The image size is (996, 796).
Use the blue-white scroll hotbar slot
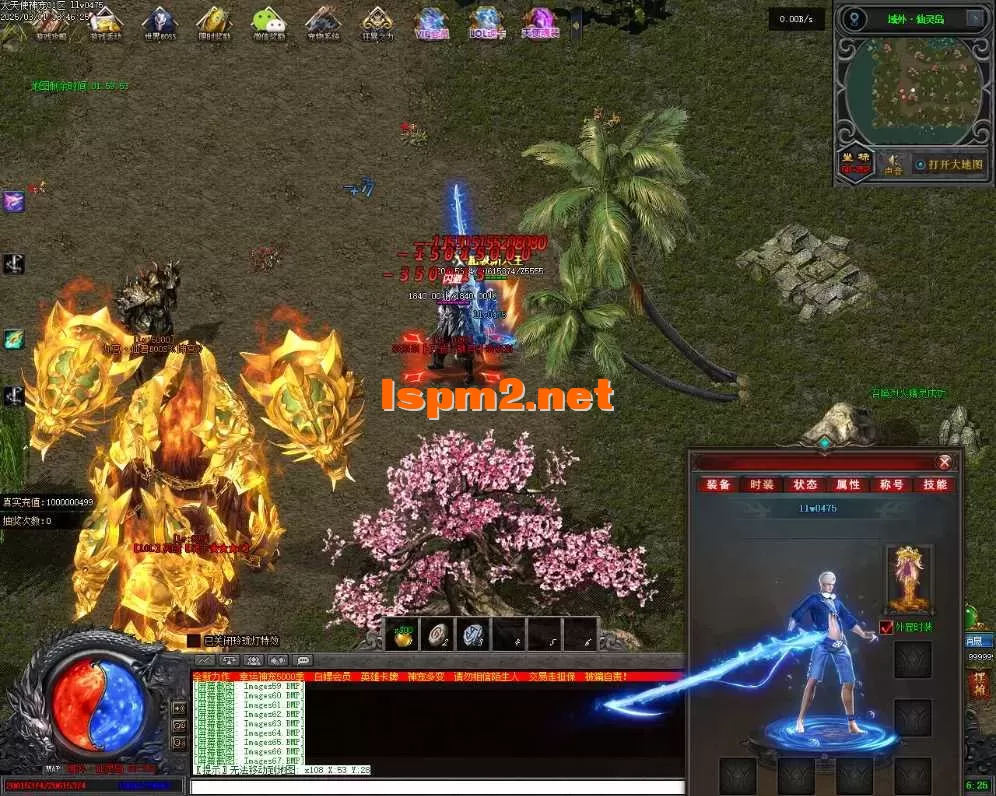[x=474, y=634]
